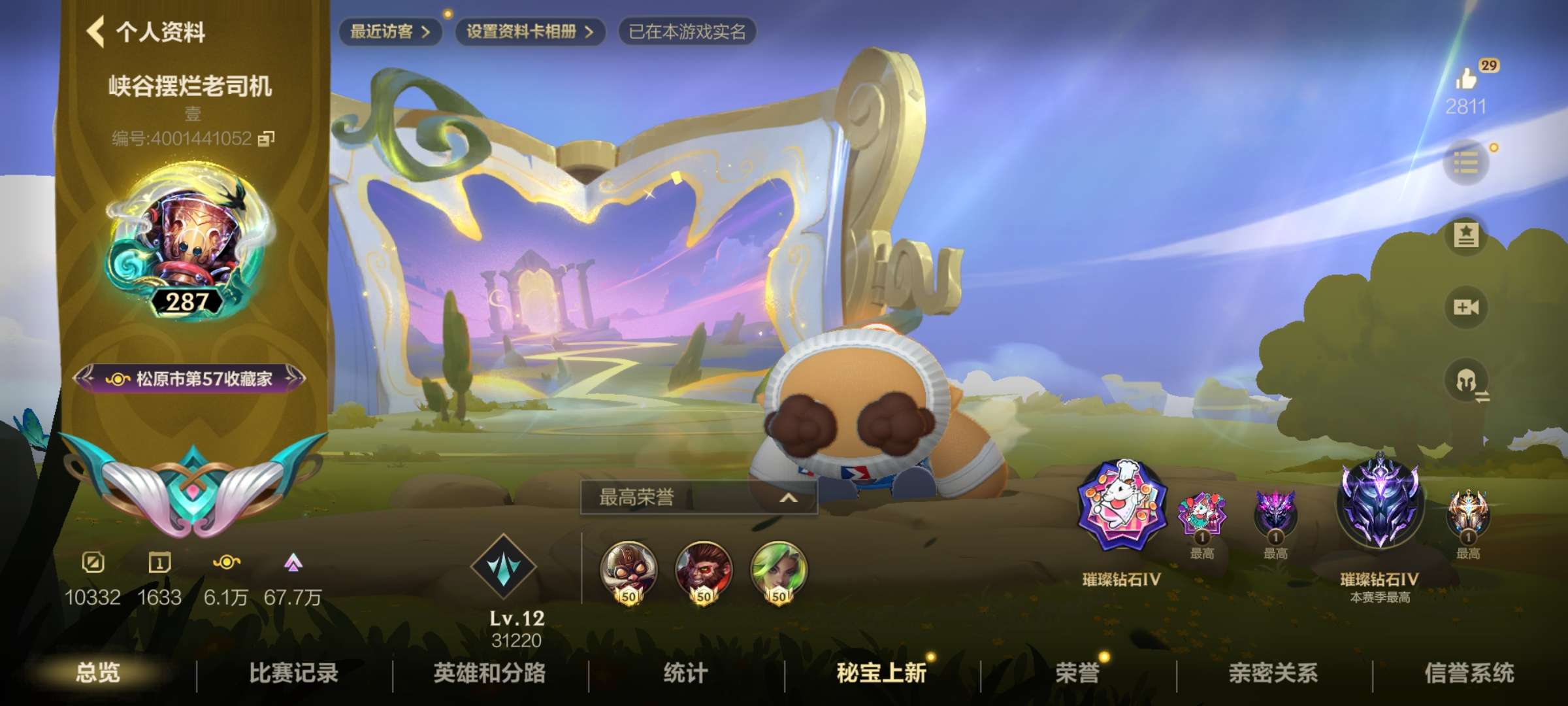Click the thumbs-up like icon showing 2811
The image size is (1568, 706).
[x=1467, y=78]
